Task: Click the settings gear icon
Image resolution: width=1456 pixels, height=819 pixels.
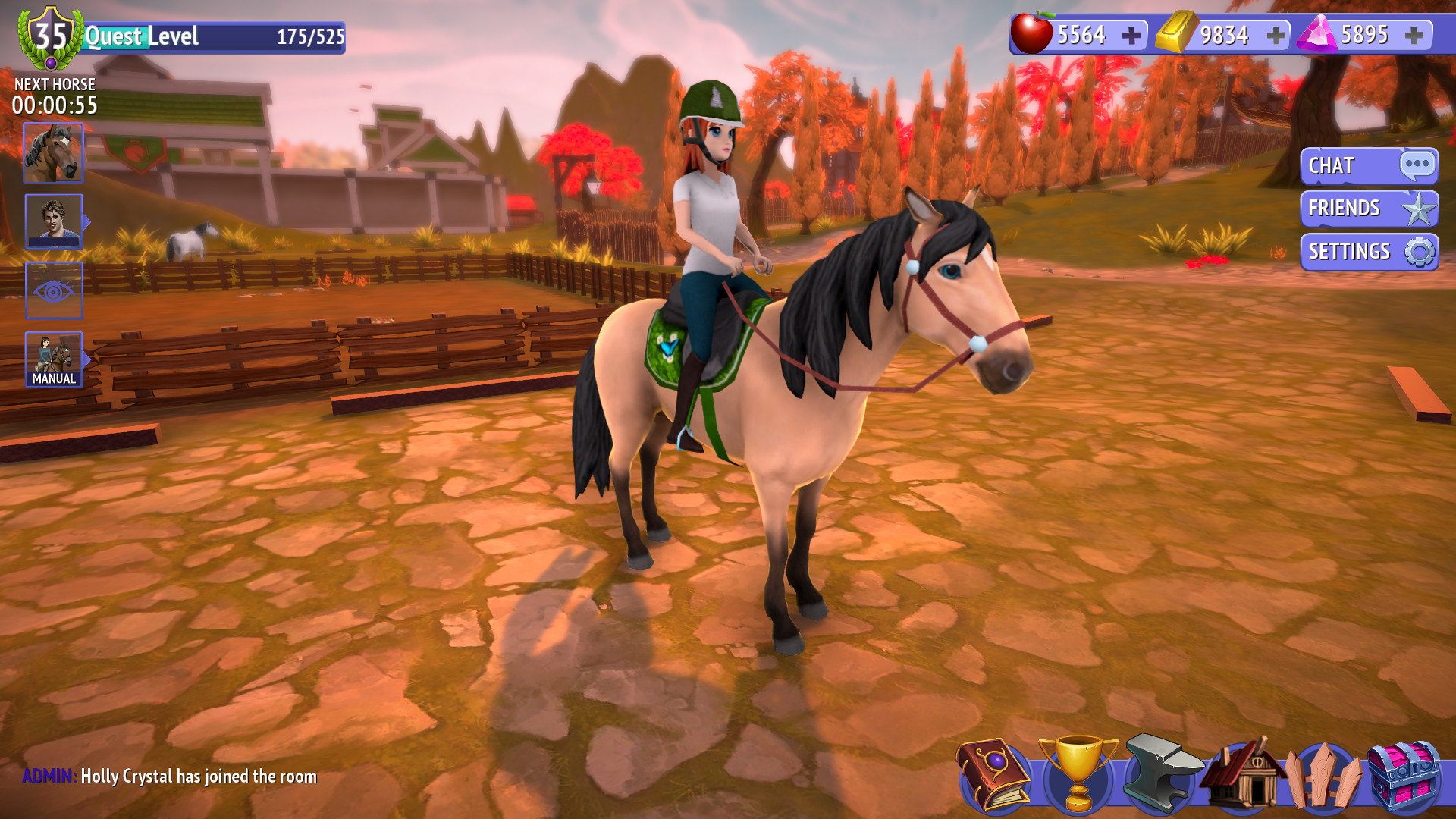Action: (1420, 250)
